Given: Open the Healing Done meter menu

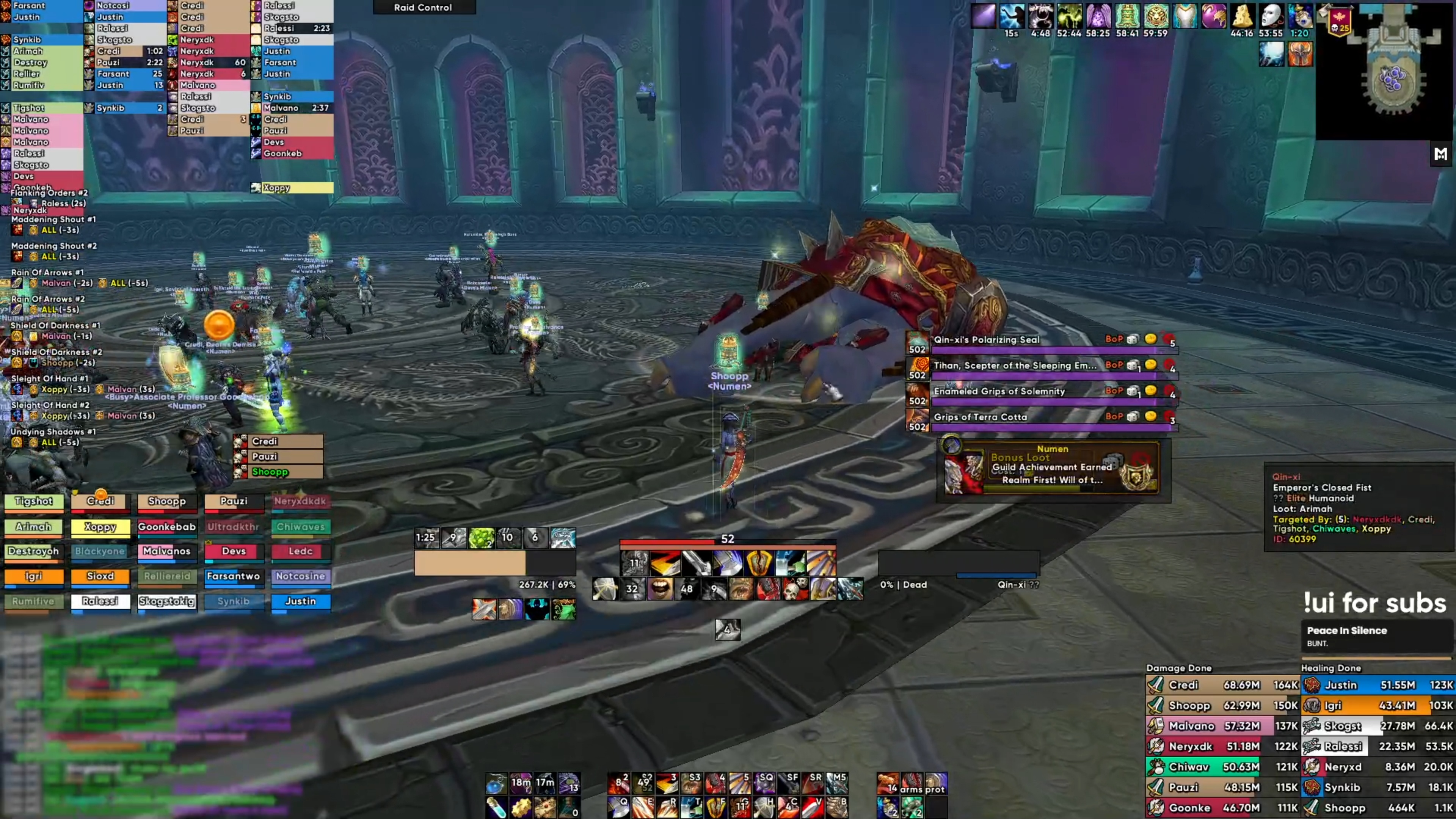Looking at the screenshot, I should pyautogui.click(x=1331, y=667).
